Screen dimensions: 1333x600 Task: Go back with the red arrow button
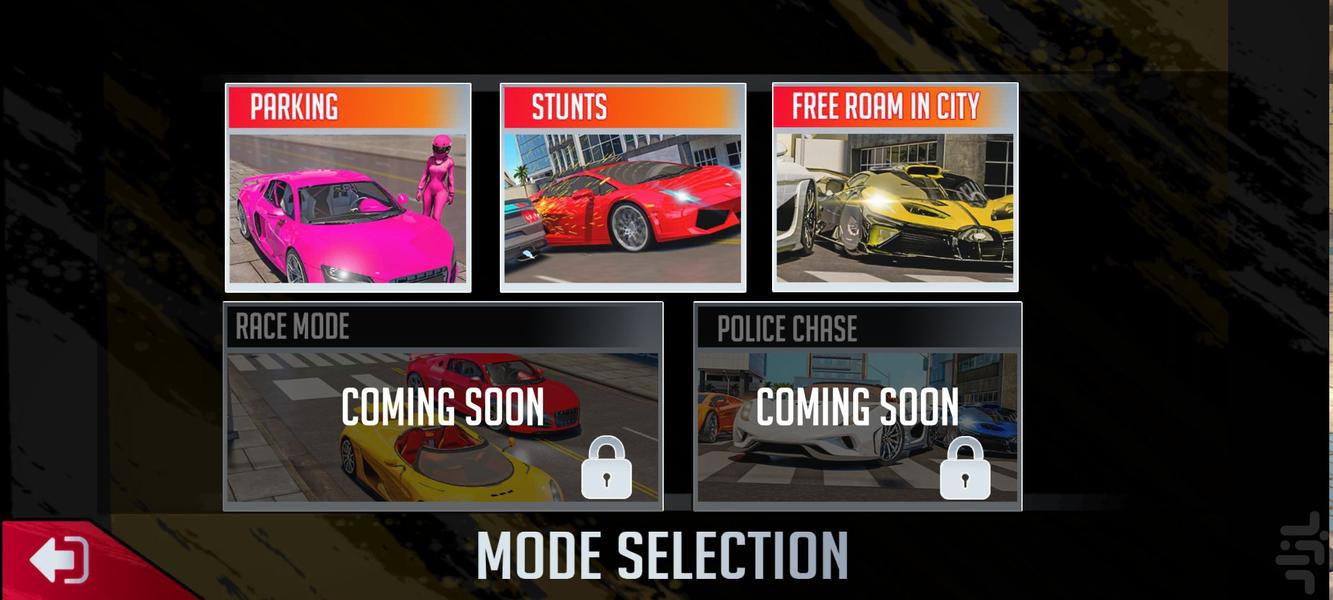click(x=60, y=560)
